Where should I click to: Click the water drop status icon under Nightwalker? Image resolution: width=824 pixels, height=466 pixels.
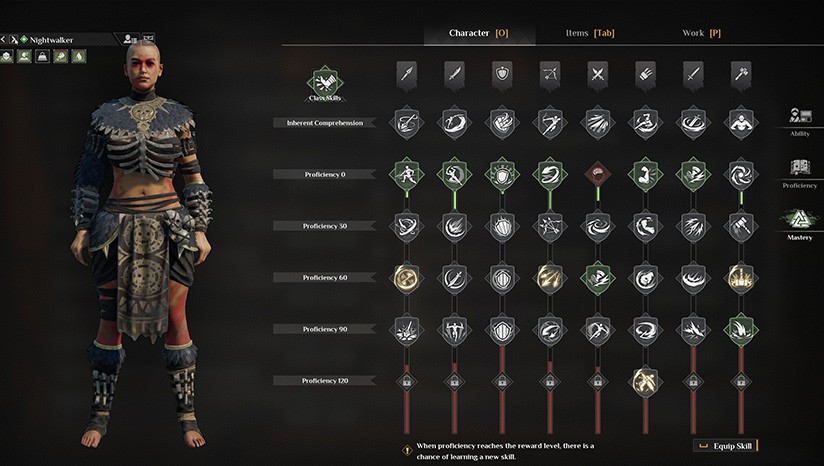(x=79, y=56)
